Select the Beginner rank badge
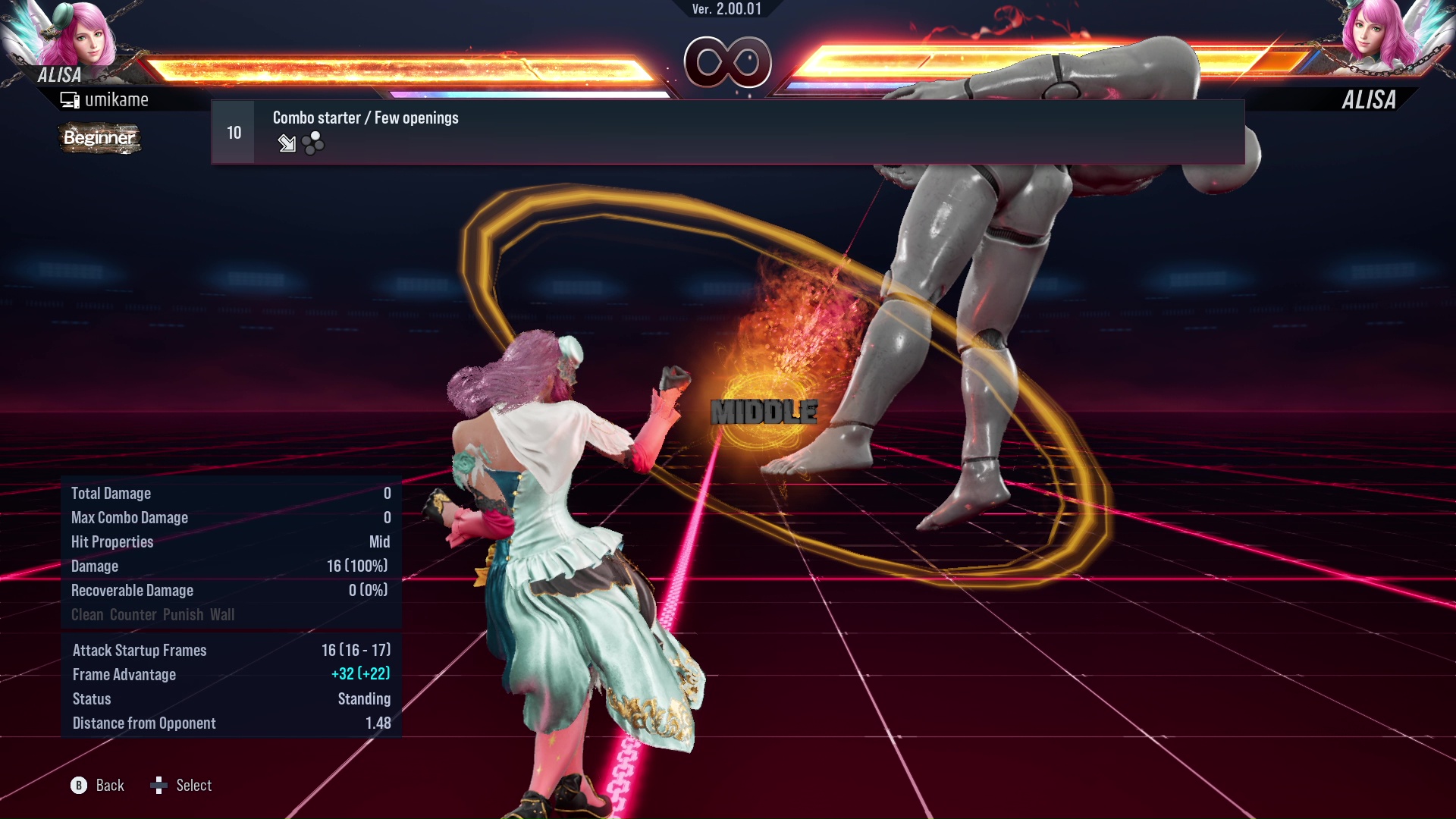The width and height of the screenshot is (1456, 819). (99, 139)
